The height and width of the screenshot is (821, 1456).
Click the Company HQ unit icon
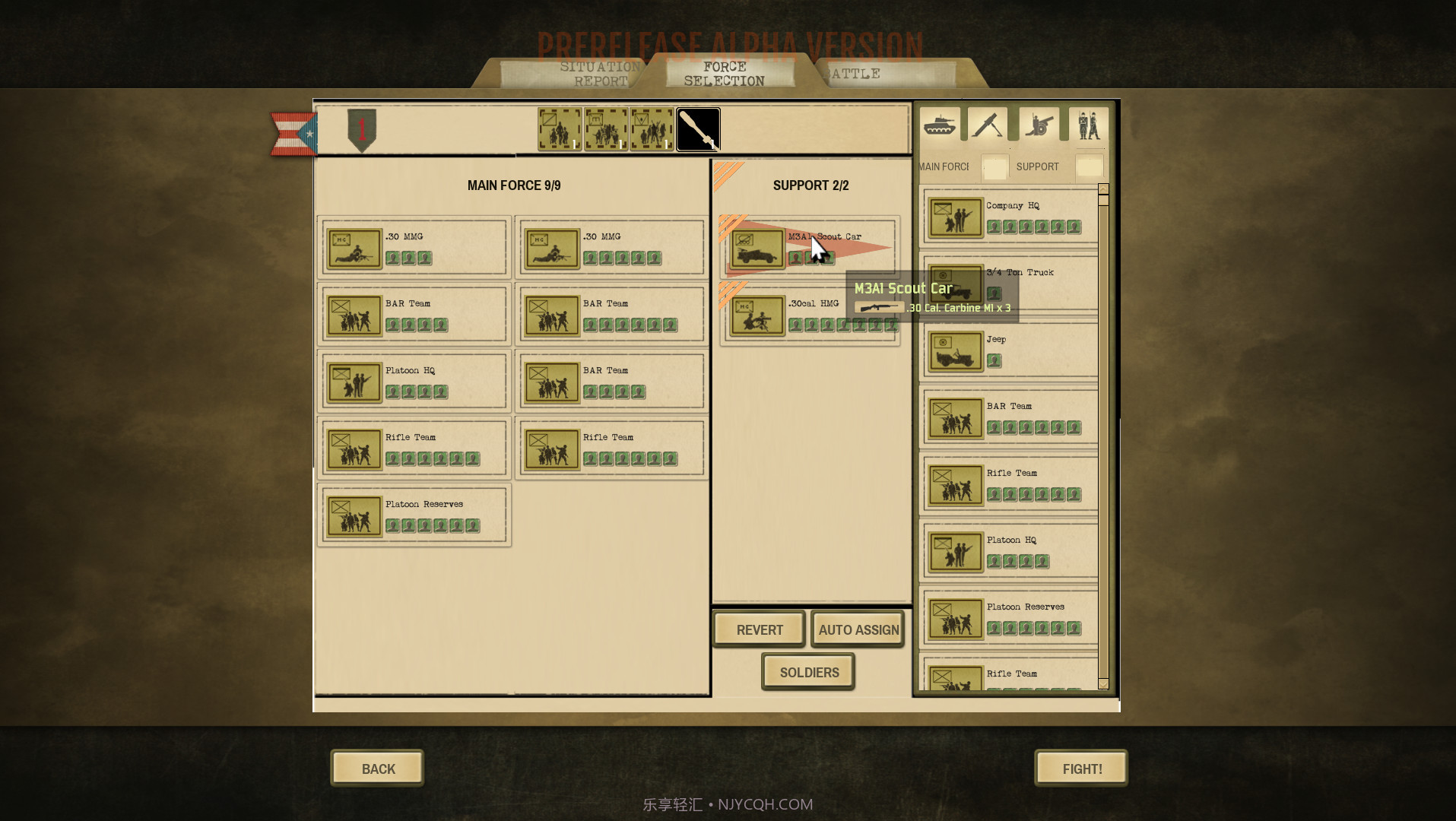point(955,217)
